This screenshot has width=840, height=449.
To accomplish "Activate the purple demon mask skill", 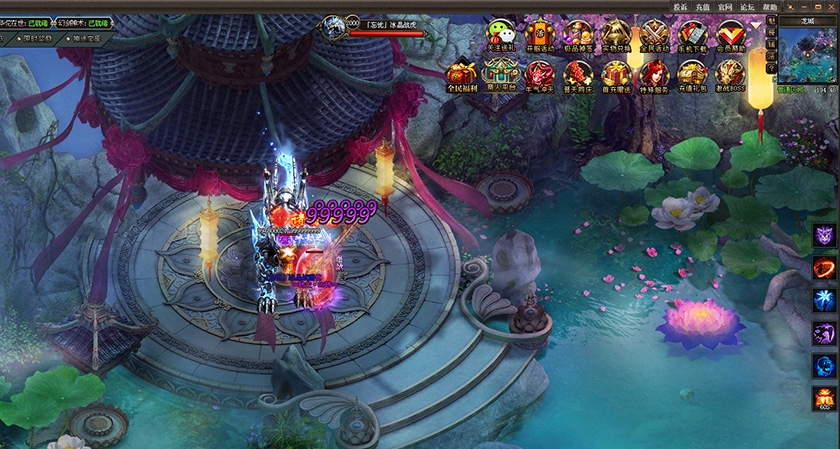I will pyautogui.click(x=825, y=236).
